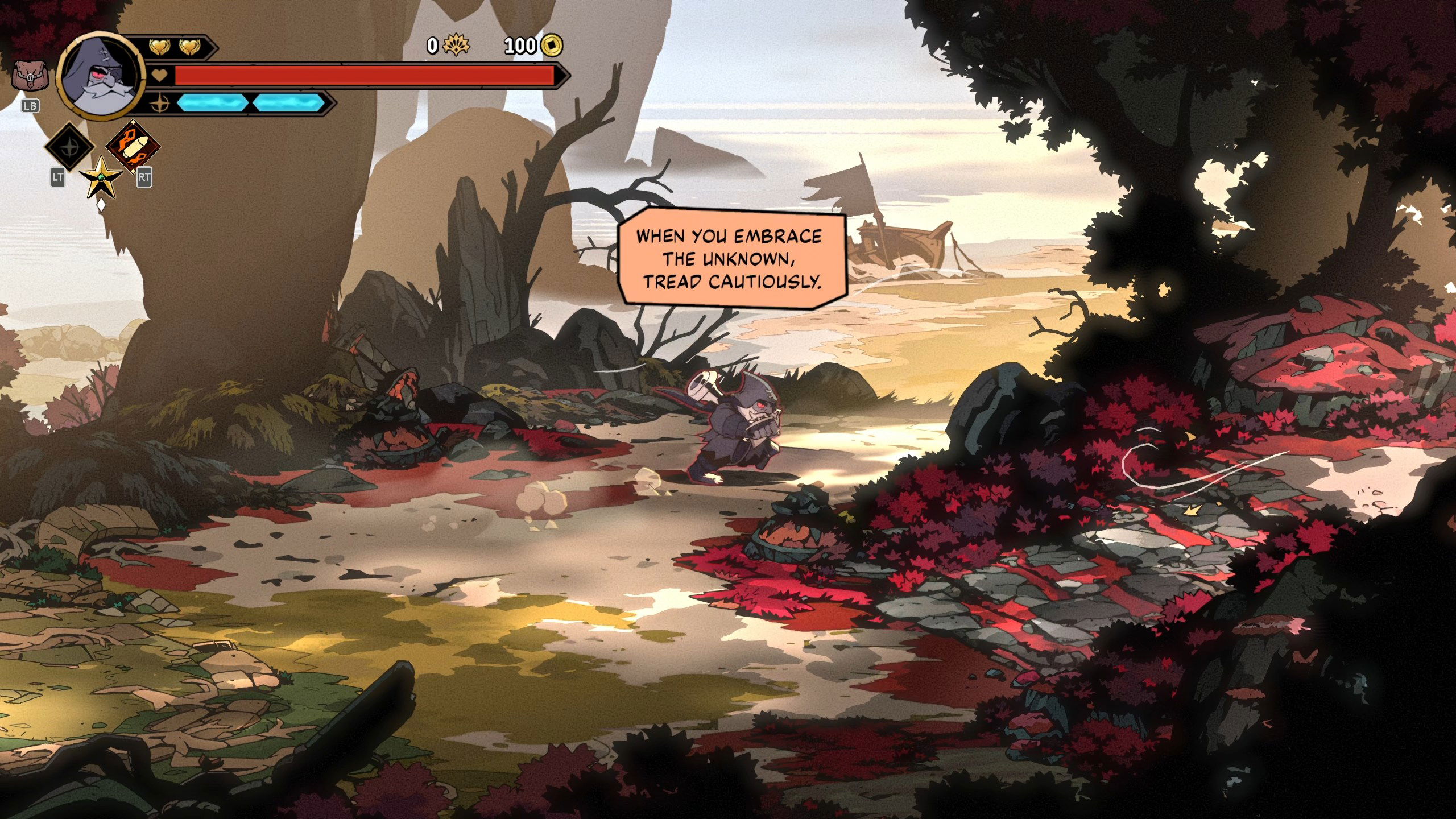Open the leather satchel inventory icon
Image resolution: width=1456 pixels, height=819 pixels.
30,76
